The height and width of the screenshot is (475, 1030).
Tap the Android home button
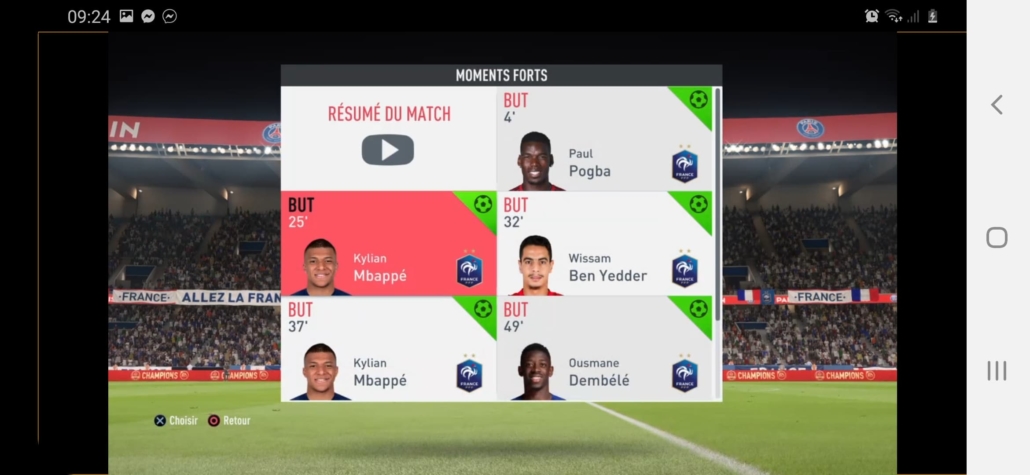click(x=996, y=237)
